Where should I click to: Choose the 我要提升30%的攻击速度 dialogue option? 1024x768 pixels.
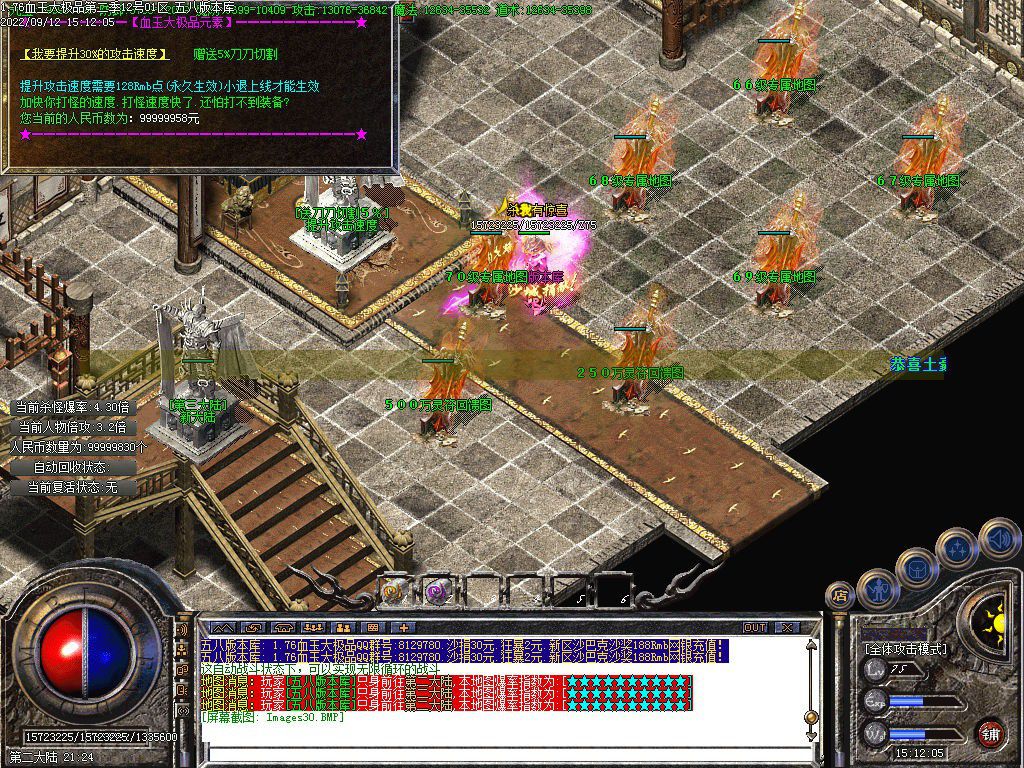click(x=94, y=53)
